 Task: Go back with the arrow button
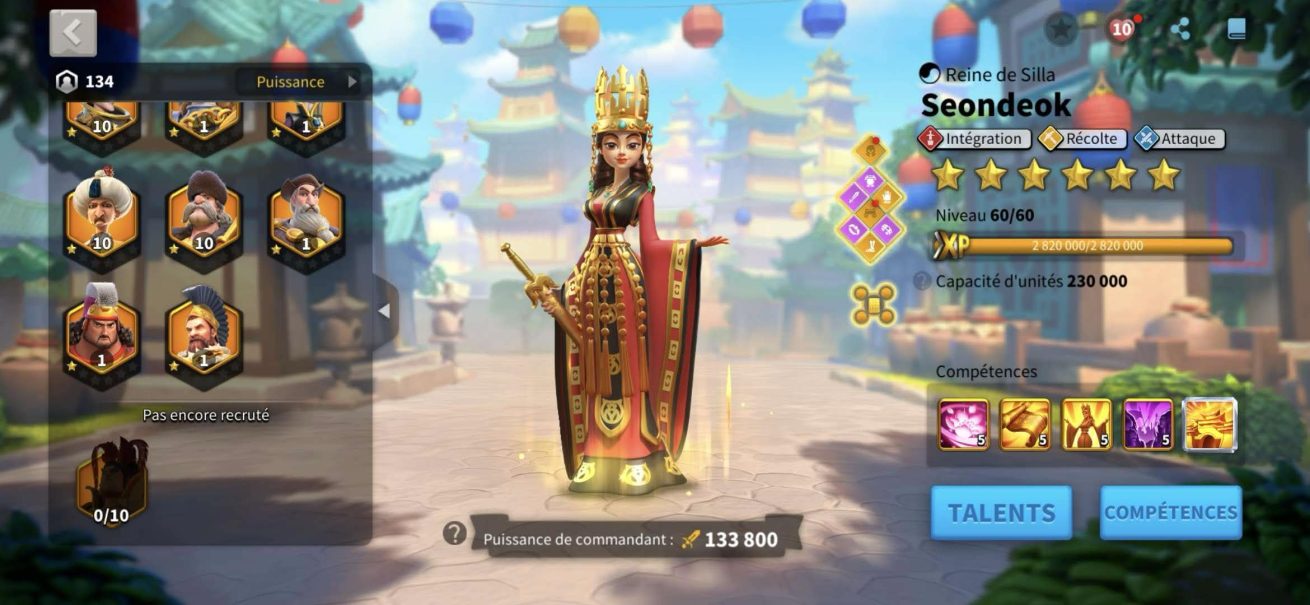[x=73, y=33]
